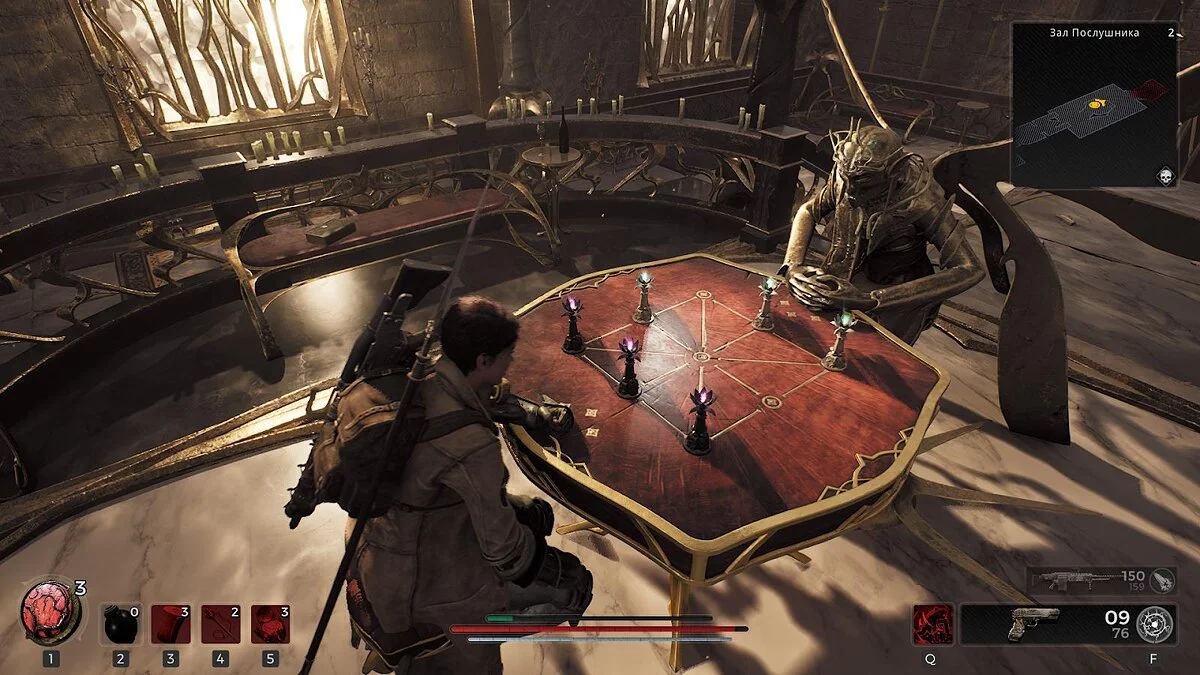The image size is (1200, 675).
Task: Use the relic heart in slot 1
Action: [50, 612]
